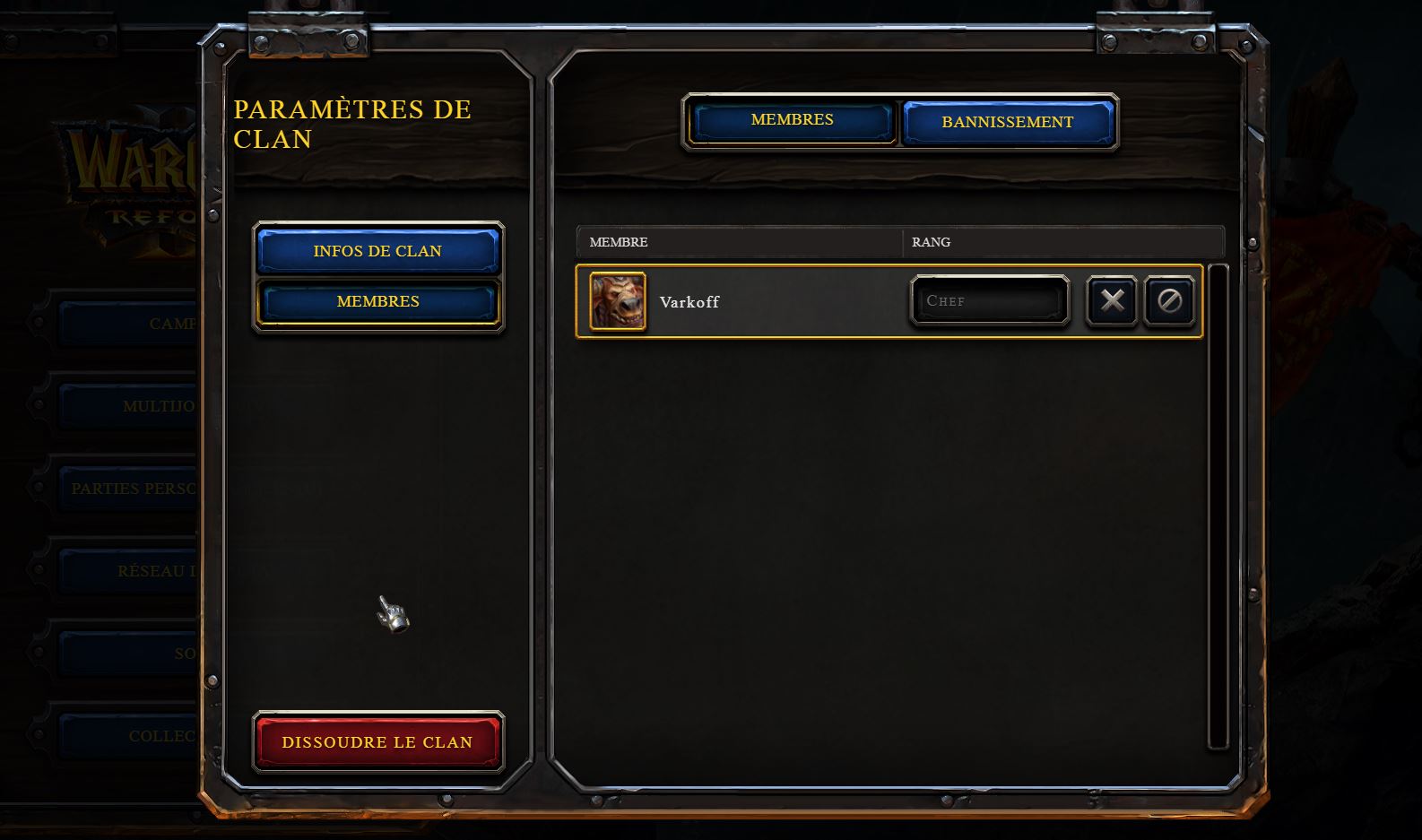Click Varkoff's troll portrait
This screenshot has height=840, width=1422.
[x=616, y=302]
